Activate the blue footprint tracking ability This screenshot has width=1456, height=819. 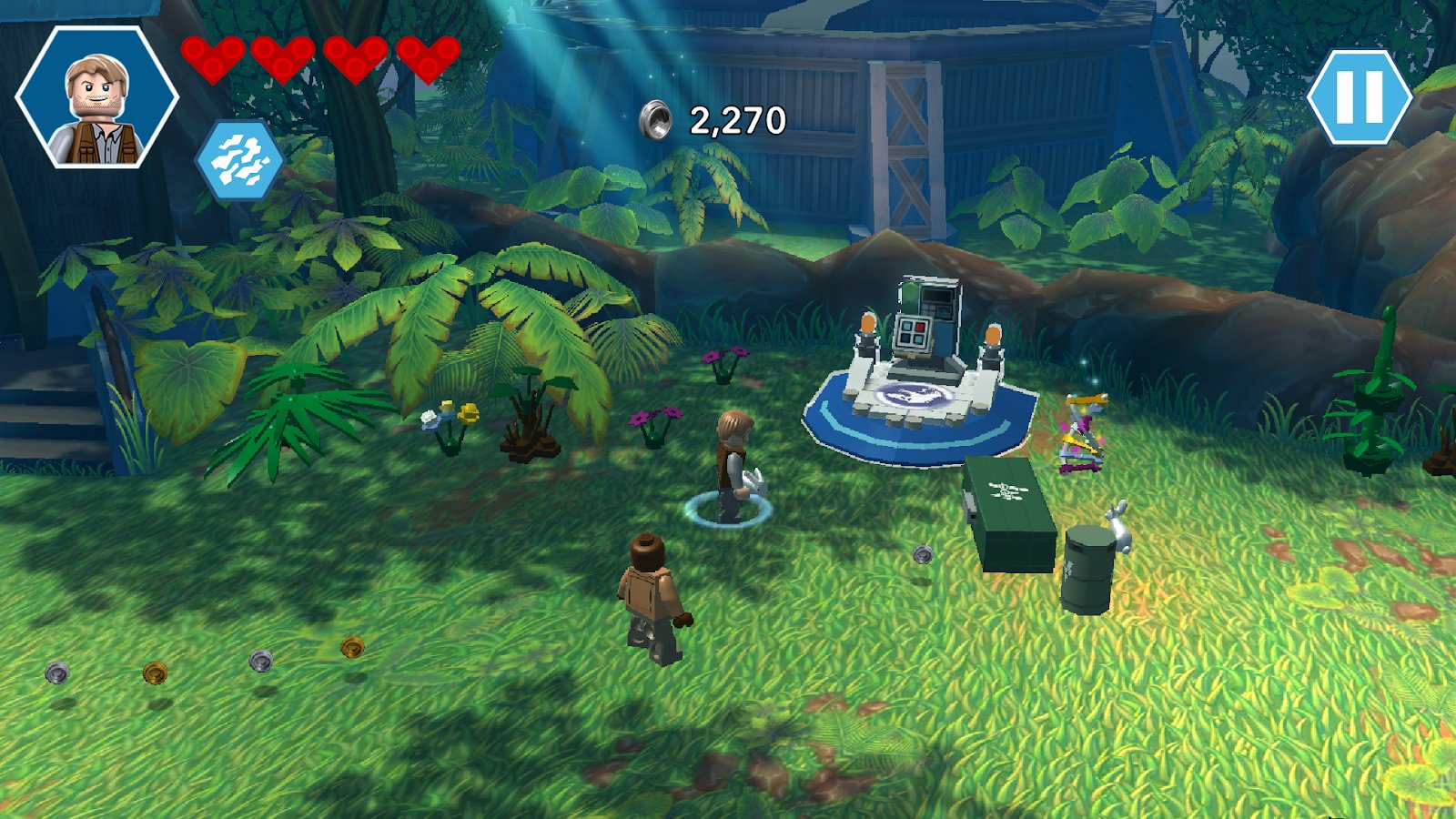coord(238,161)
